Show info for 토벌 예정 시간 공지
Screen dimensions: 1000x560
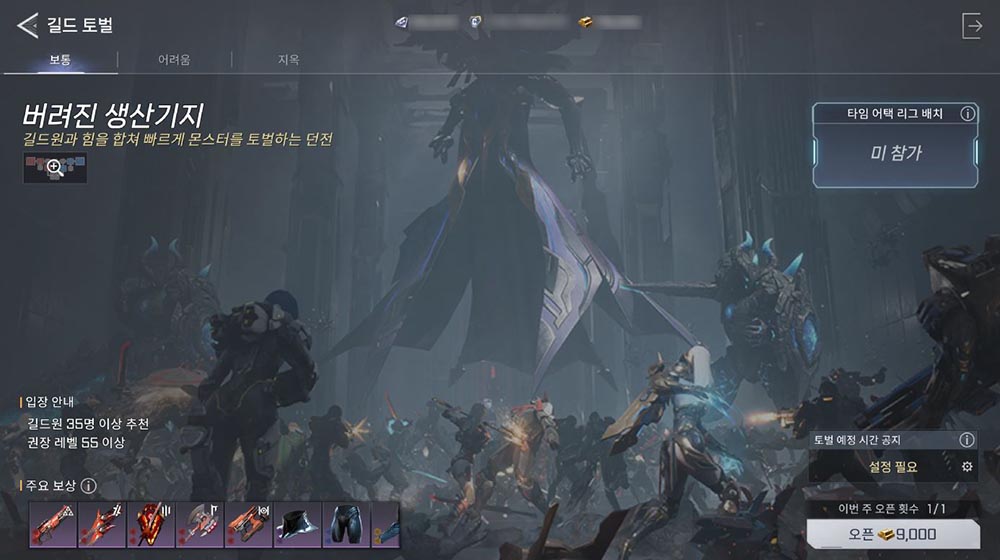tap(966, 440)
